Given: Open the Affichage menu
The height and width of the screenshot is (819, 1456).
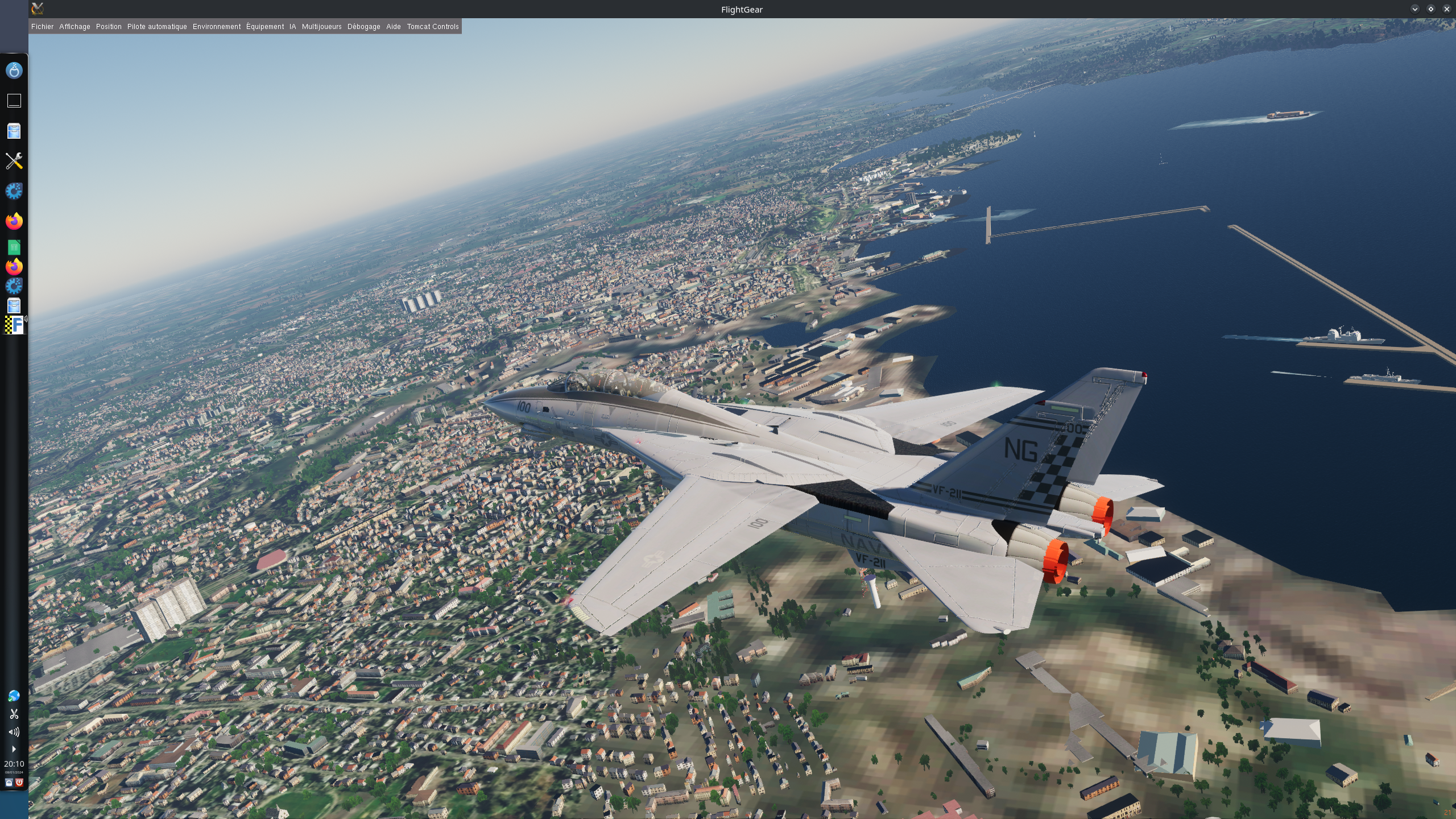Looking at the screenshot, I should [75, 27].
